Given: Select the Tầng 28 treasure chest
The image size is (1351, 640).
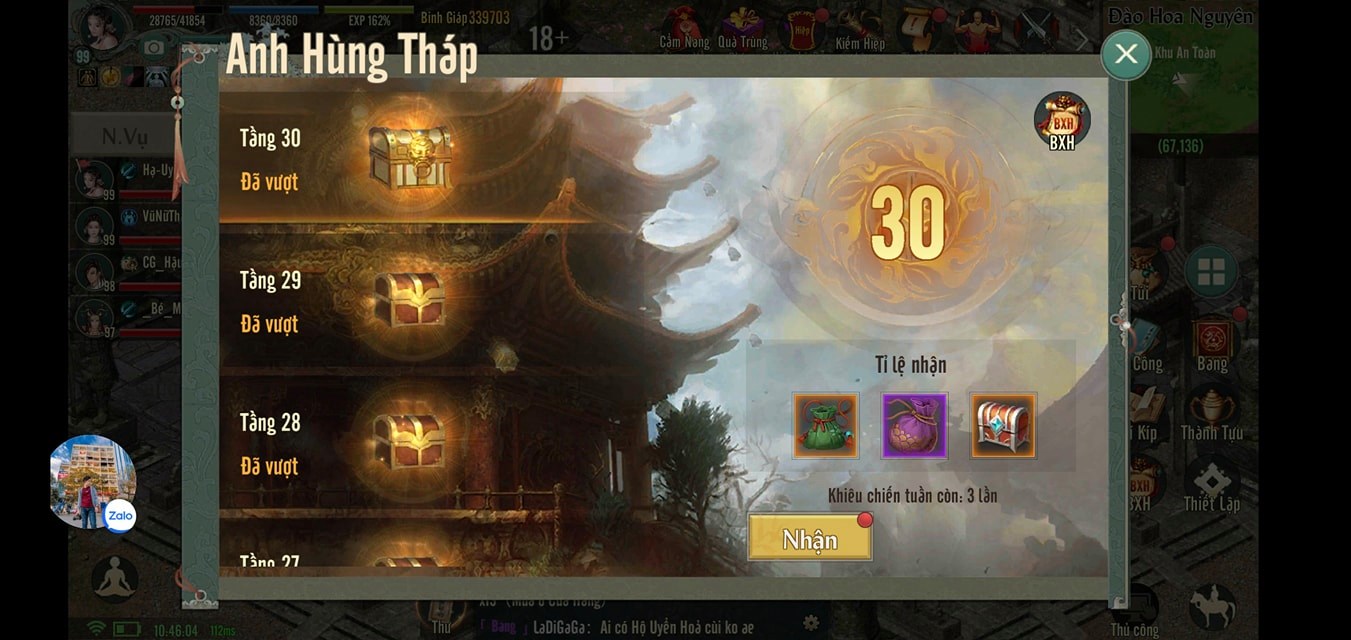Looking at the screenshot, I should tap(409, 439).
